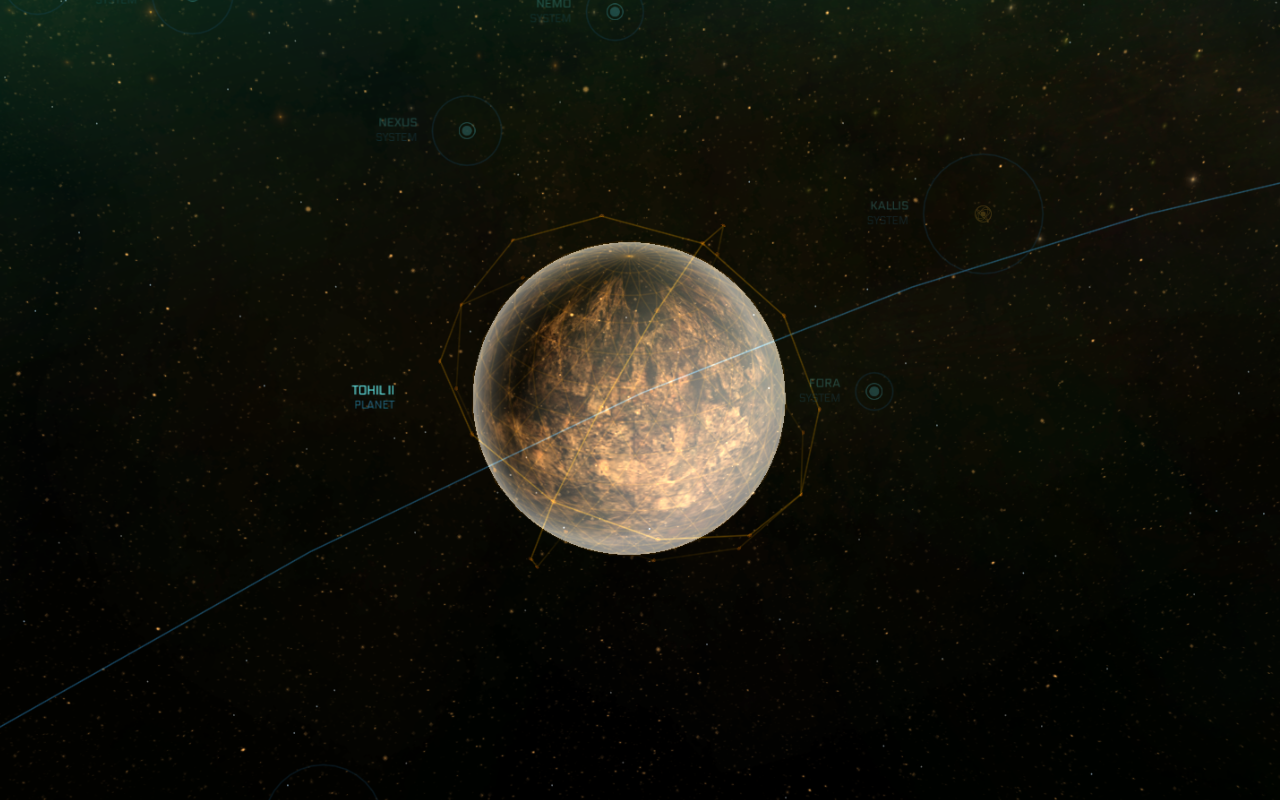Click the star icon inside the Kallis ring
The height and width of the screenshot is (800, 1280).
point(983,213)
